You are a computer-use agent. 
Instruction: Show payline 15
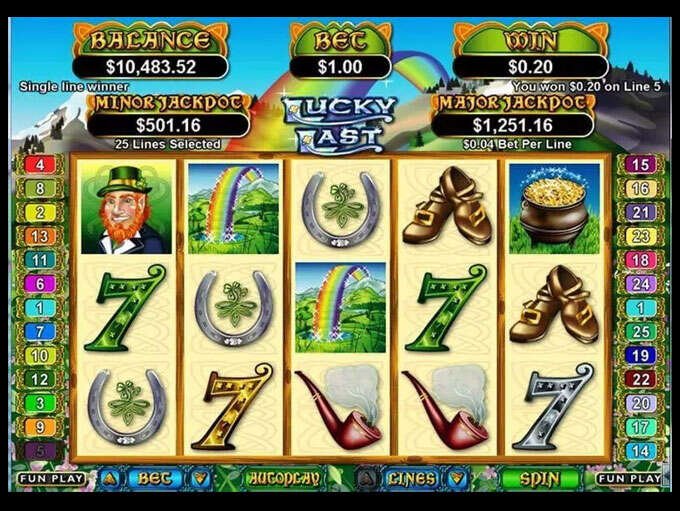click(640, 165)
